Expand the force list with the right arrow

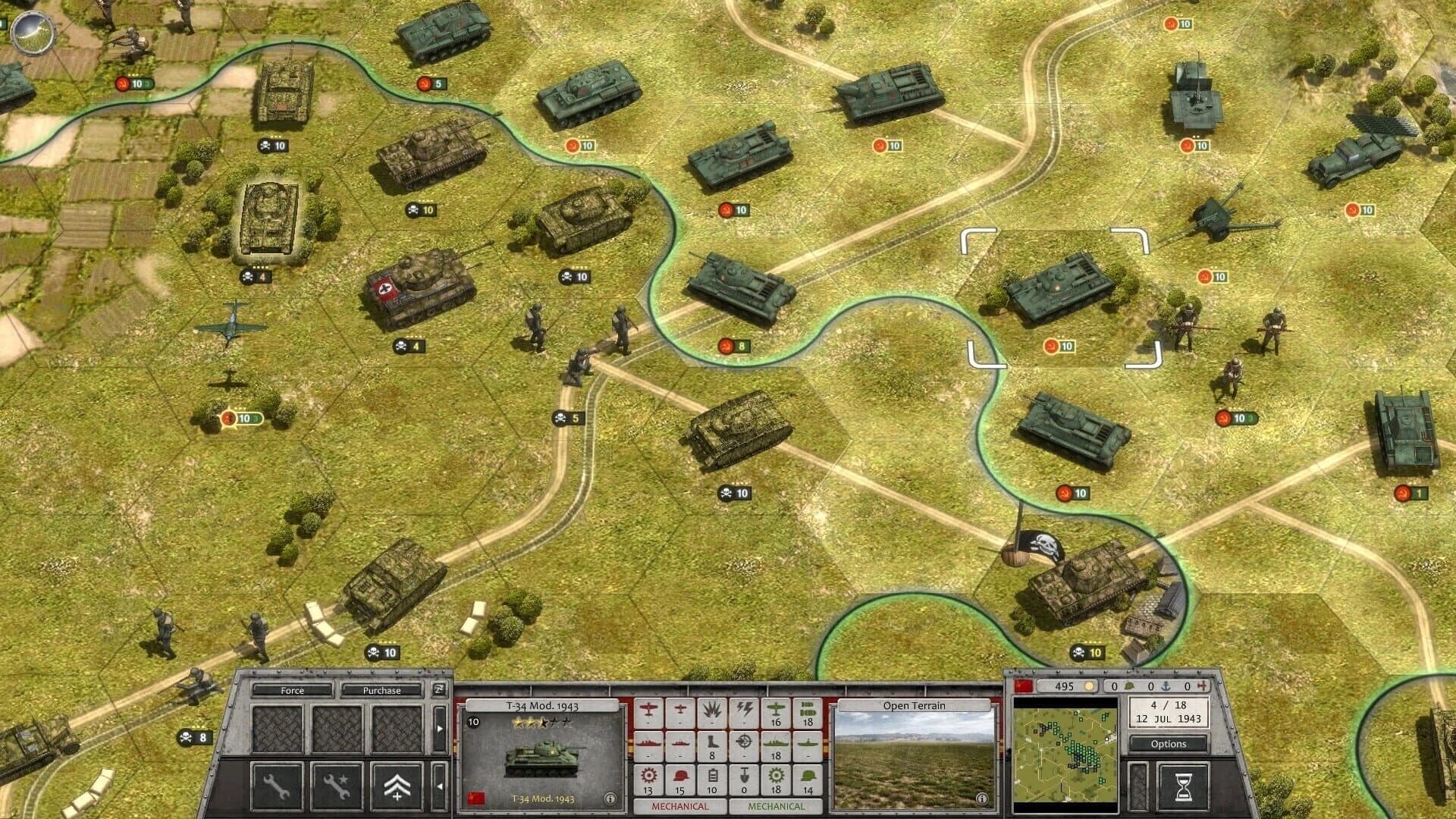pos(440,728)
